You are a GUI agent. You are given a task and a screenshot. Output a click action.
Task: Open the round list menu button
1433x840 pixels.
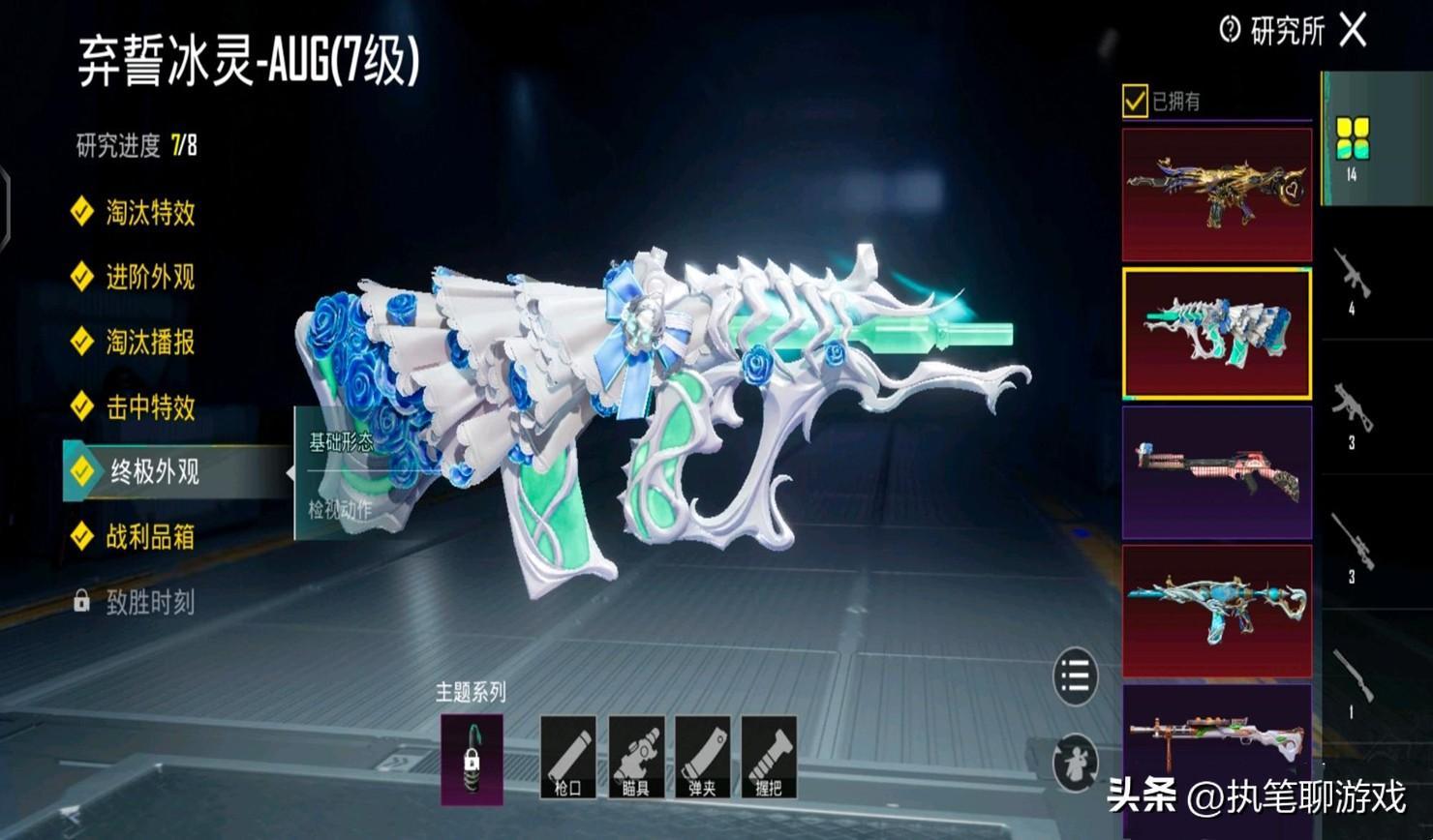(x=1075, y=675)
